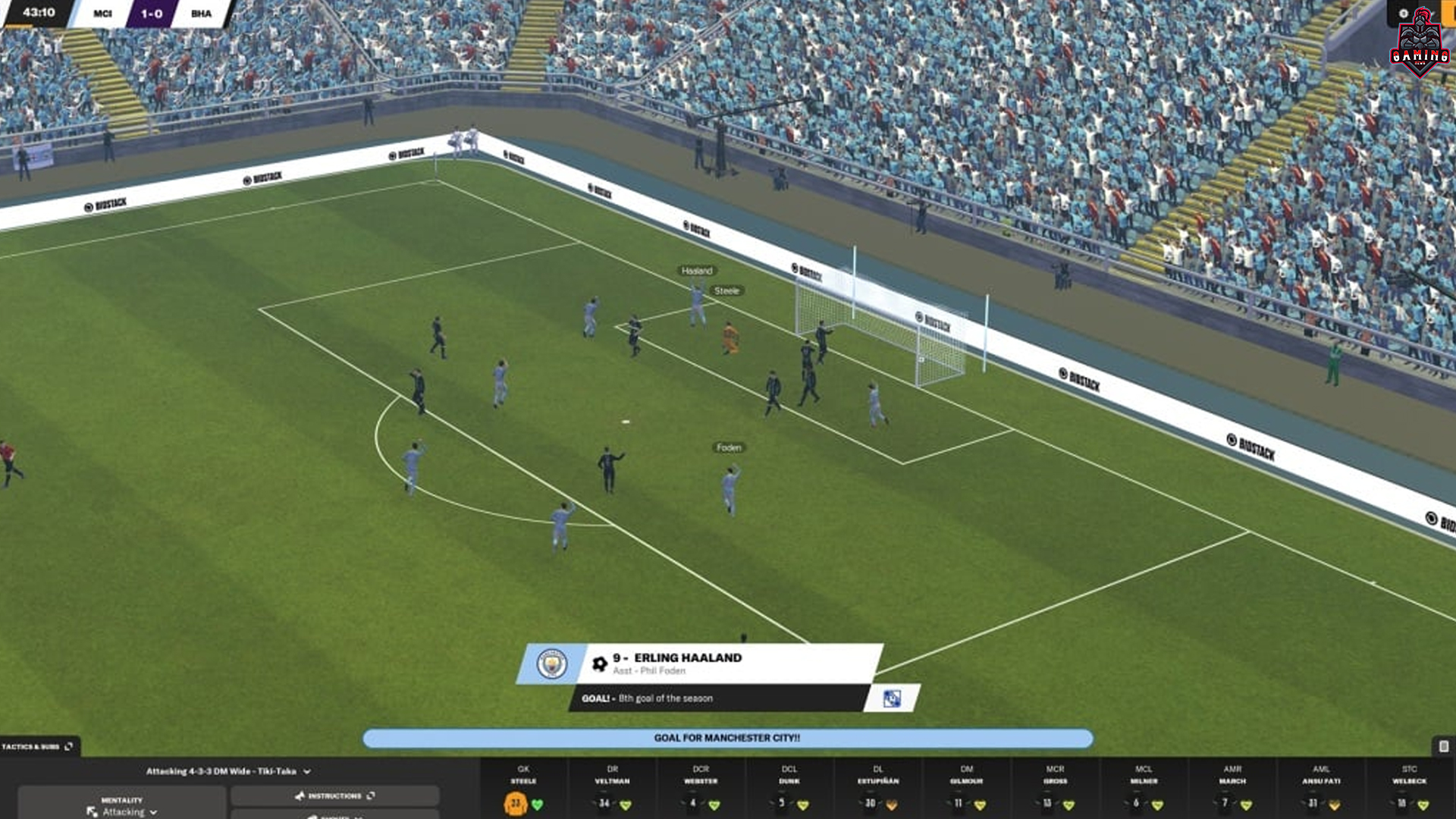The height and width of the screenshot is (819, 1456).
Task: Open the settings gear icon
Action: [x=1403, y=14]
